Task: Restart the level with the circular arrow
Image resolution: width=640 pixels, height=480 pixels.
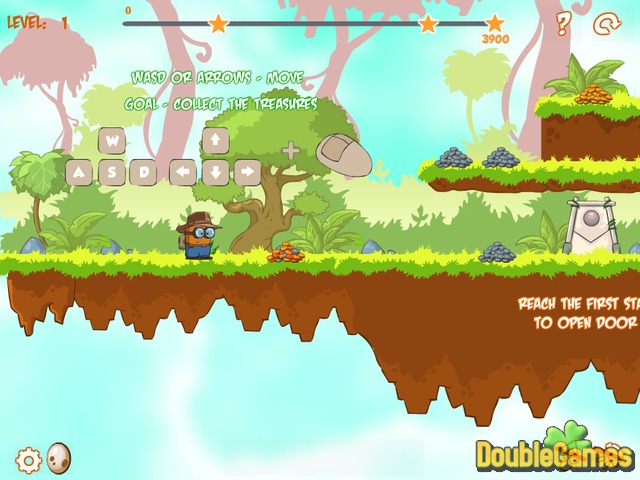Action: click(607, 24)
